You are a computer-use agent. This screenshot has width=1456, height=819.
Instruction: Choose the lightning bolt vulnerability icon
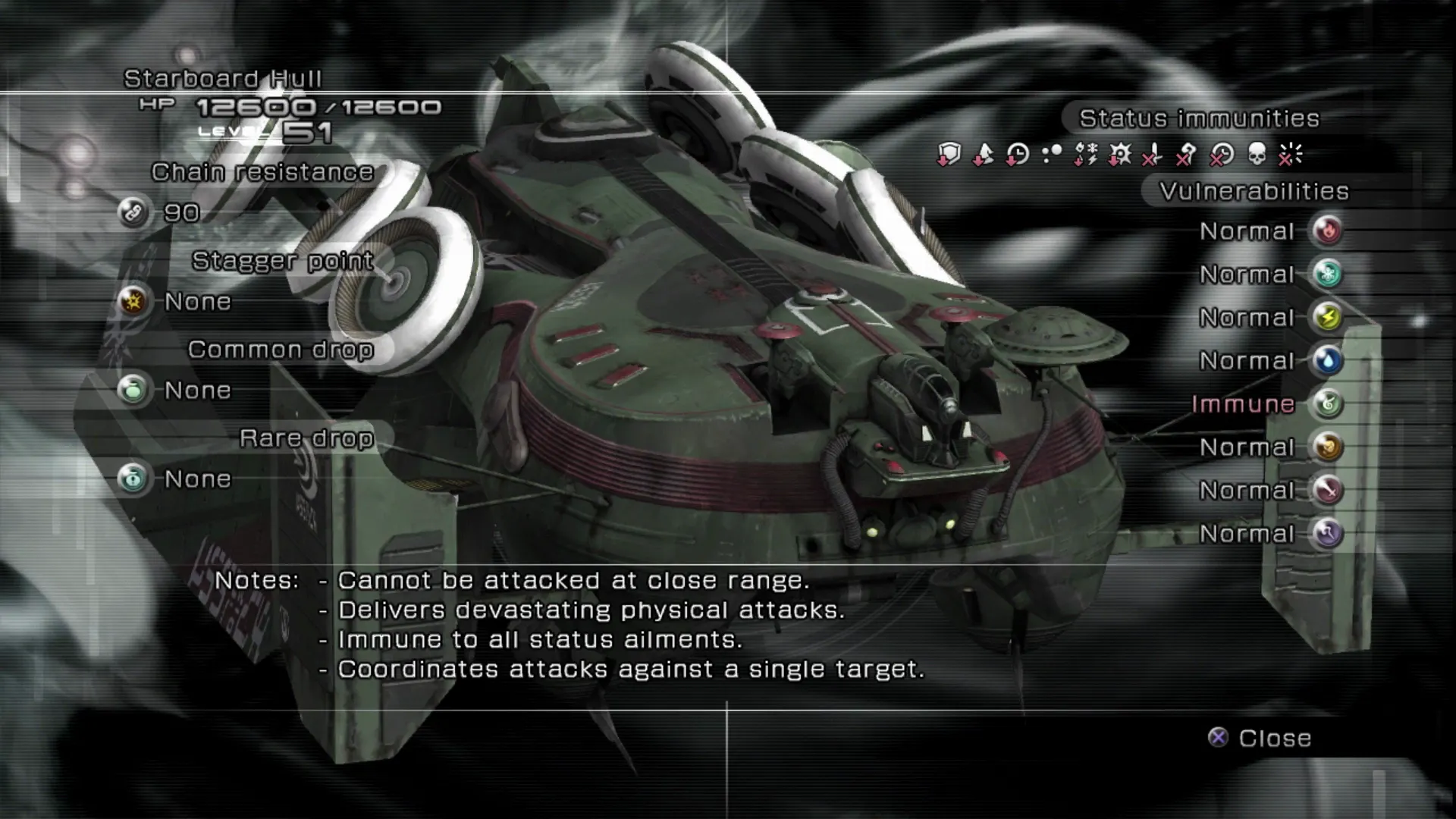click(x=1328, y=318)
